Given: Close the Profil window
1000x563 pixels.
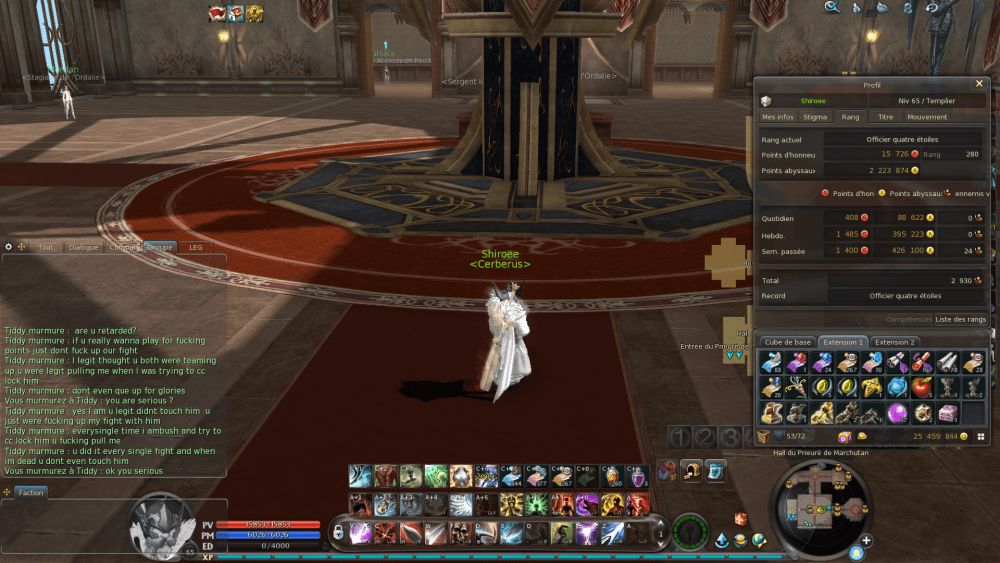Looking at the screenshot, I should 979,84.
